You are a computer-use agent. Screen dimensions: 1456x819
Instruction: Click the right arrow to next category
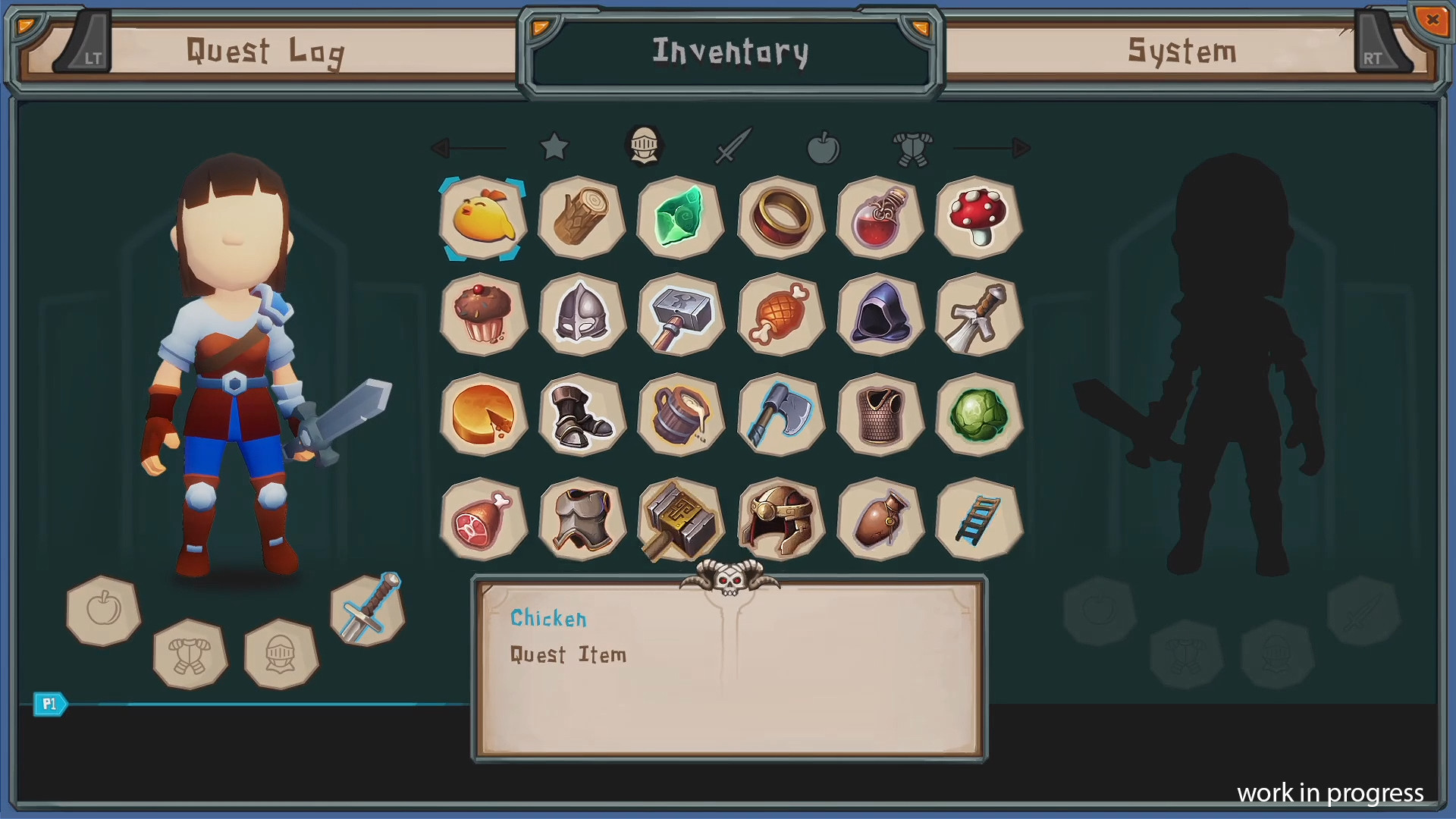tap(1016, 149)
